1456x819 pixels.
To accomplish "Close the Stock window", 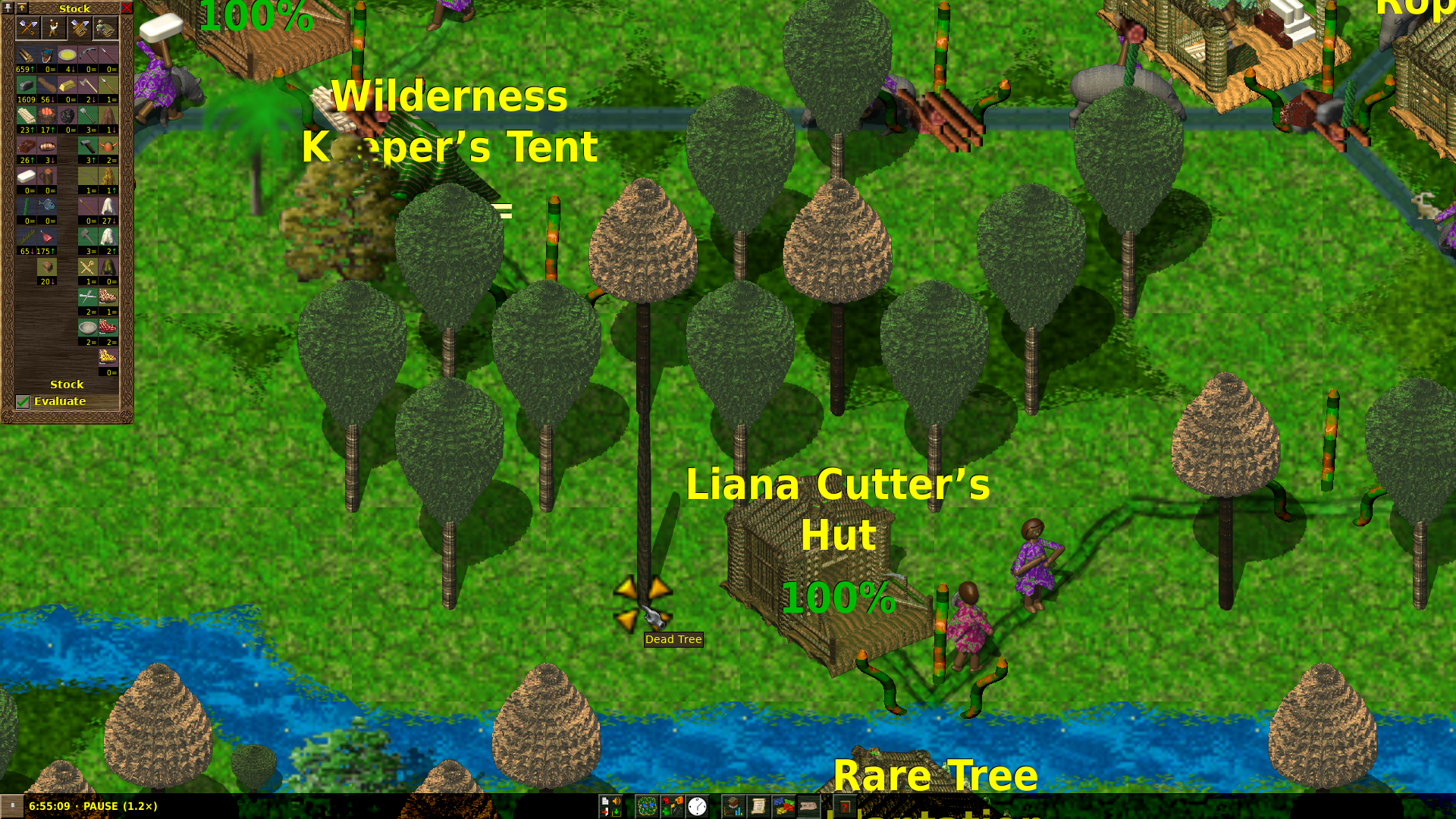I will click(127, 8).
